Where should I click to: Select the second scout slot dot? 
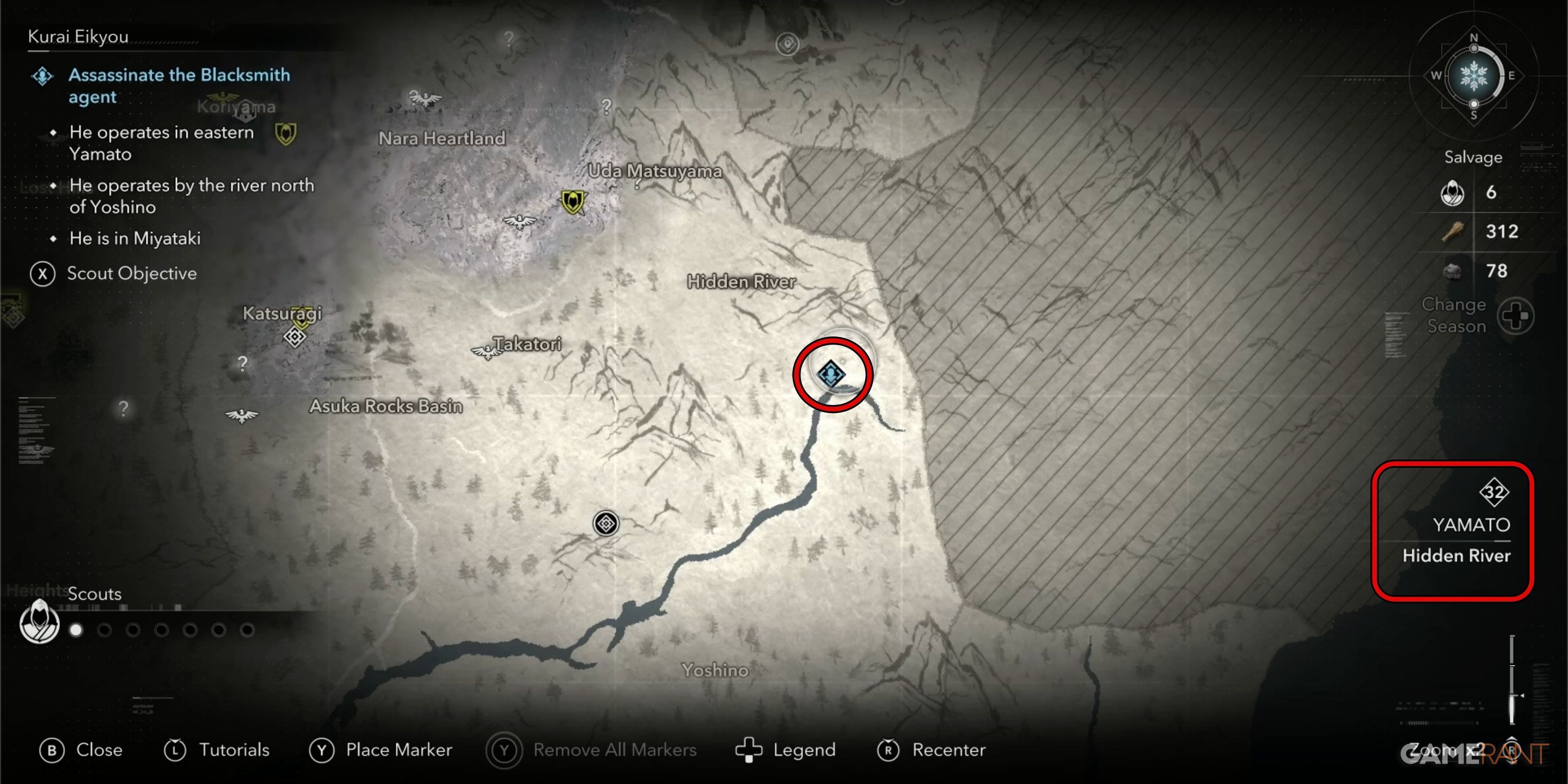[x=104, y=630]
